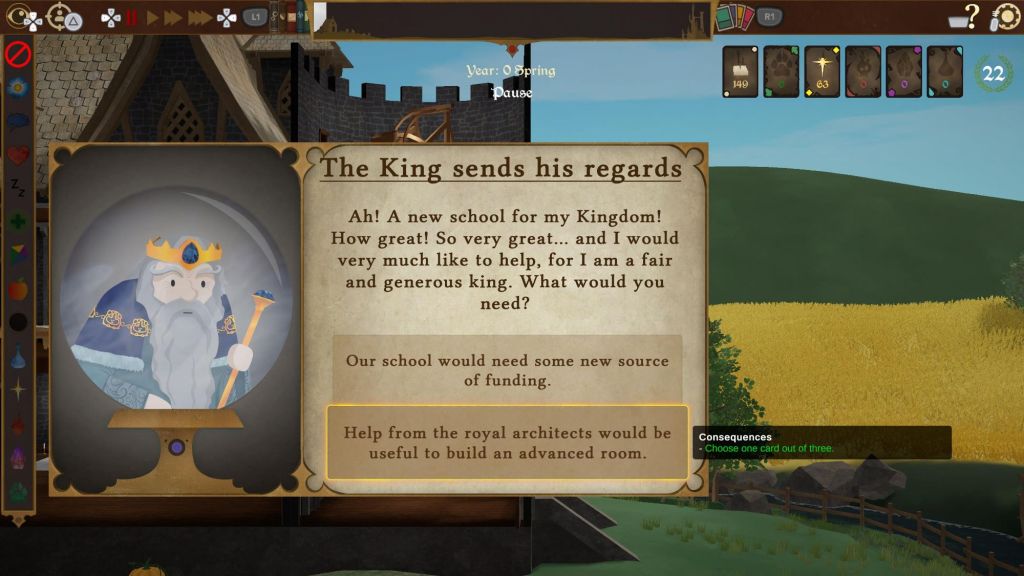Click the red no-filter circle icon

(x=18, y=52)
